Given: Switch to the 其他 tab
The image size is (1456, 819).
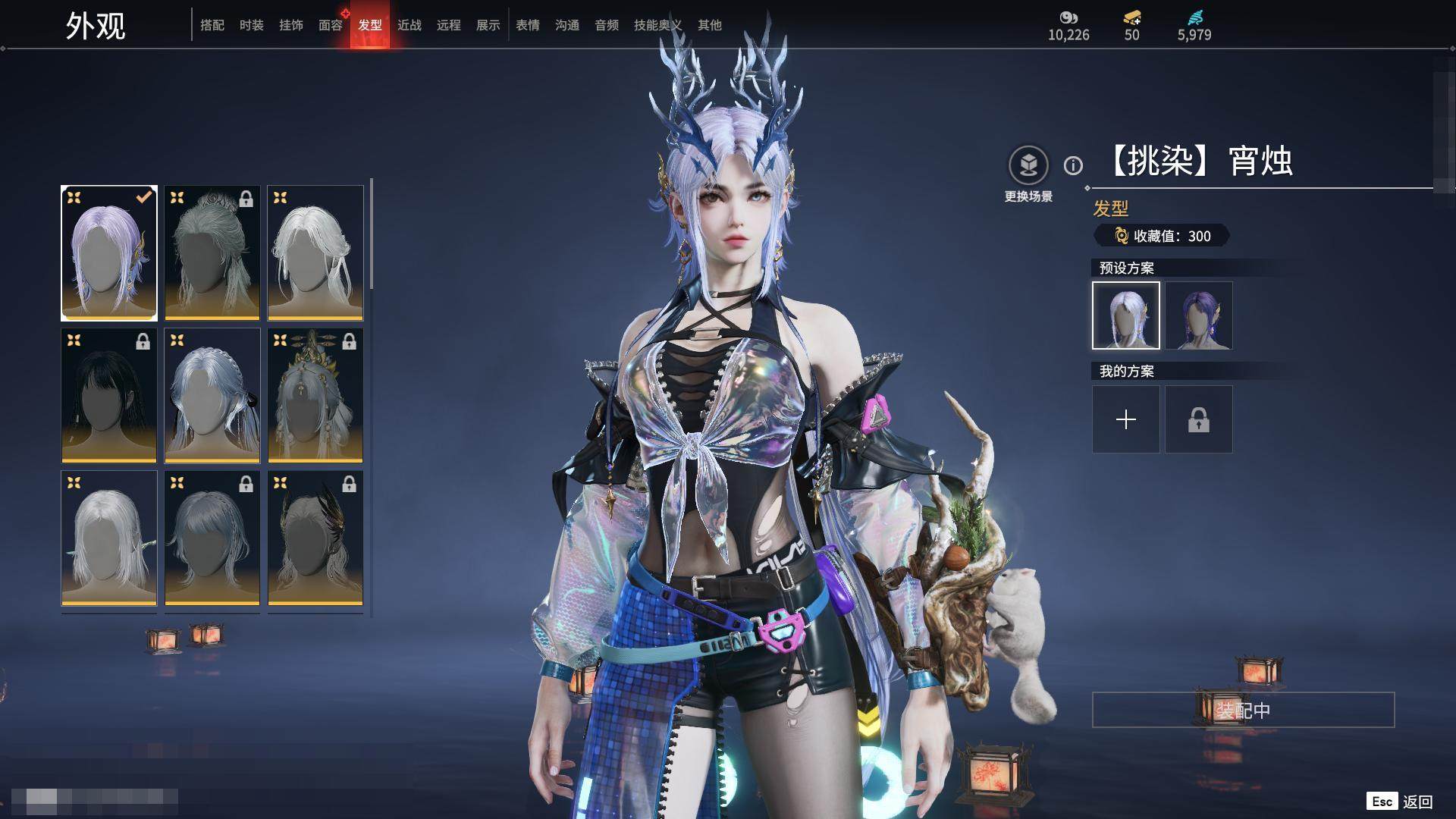Looking at the screenshot, I should pos(710,25).
